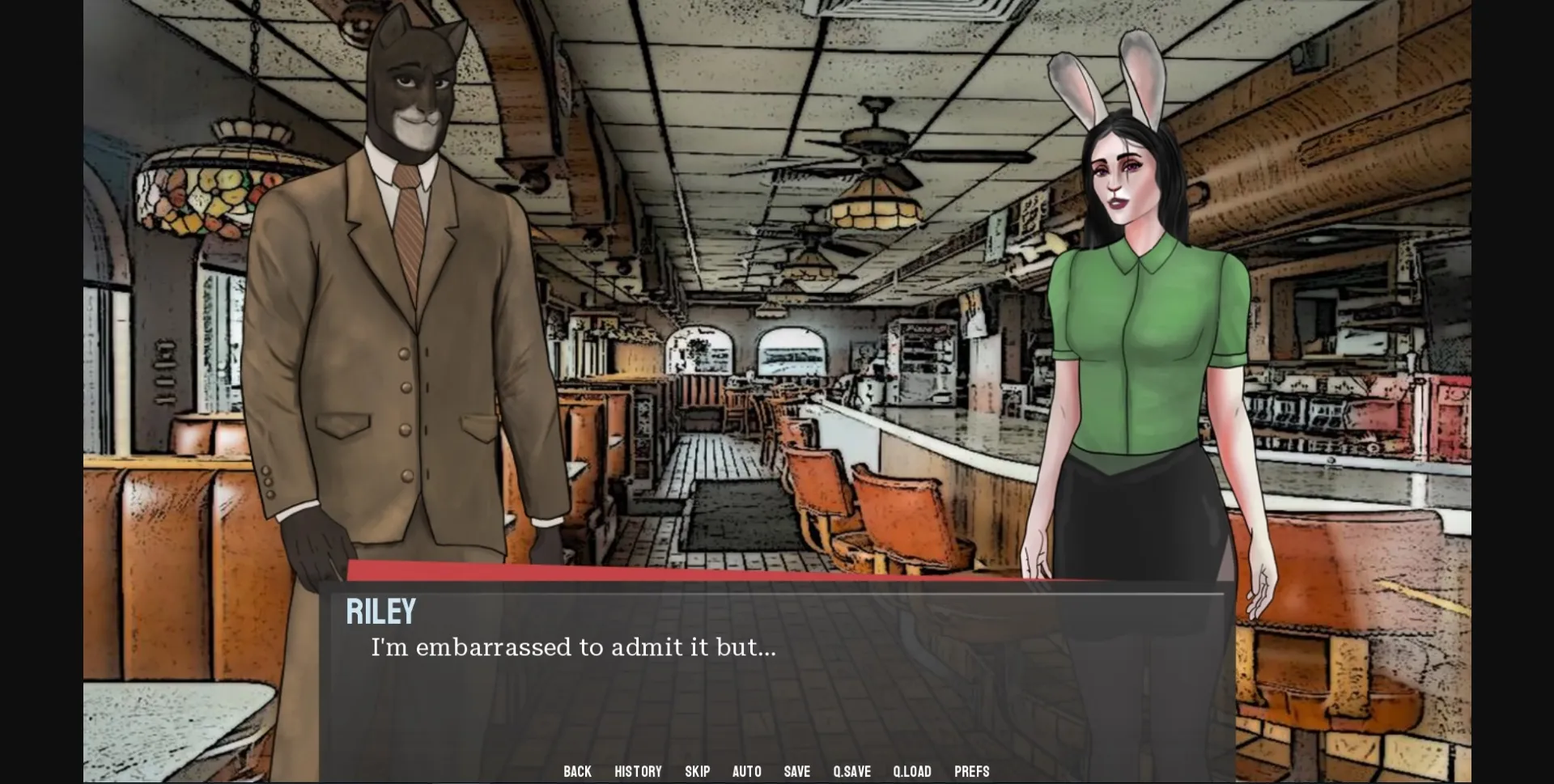Toggle AUTO text advance

point(746,771)
